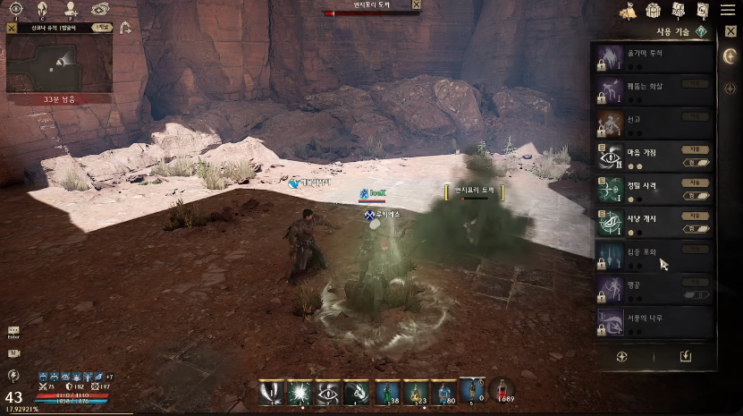Use the green potion with count 38
Image resolution: width=743 pixels, height=416 pixels.
[387, 391]
